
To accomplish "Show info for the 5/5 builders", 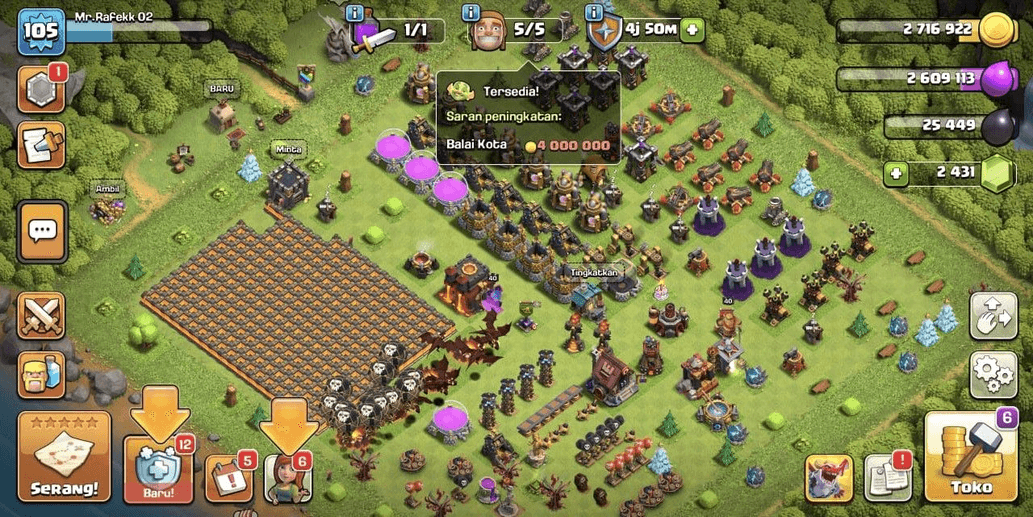I will tap(469, 12).
